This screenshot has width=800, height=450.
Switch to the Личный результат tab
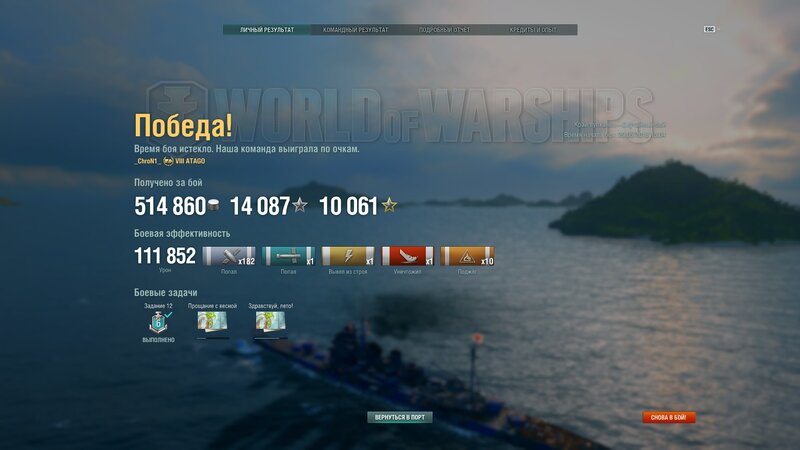tap(267, 30)
